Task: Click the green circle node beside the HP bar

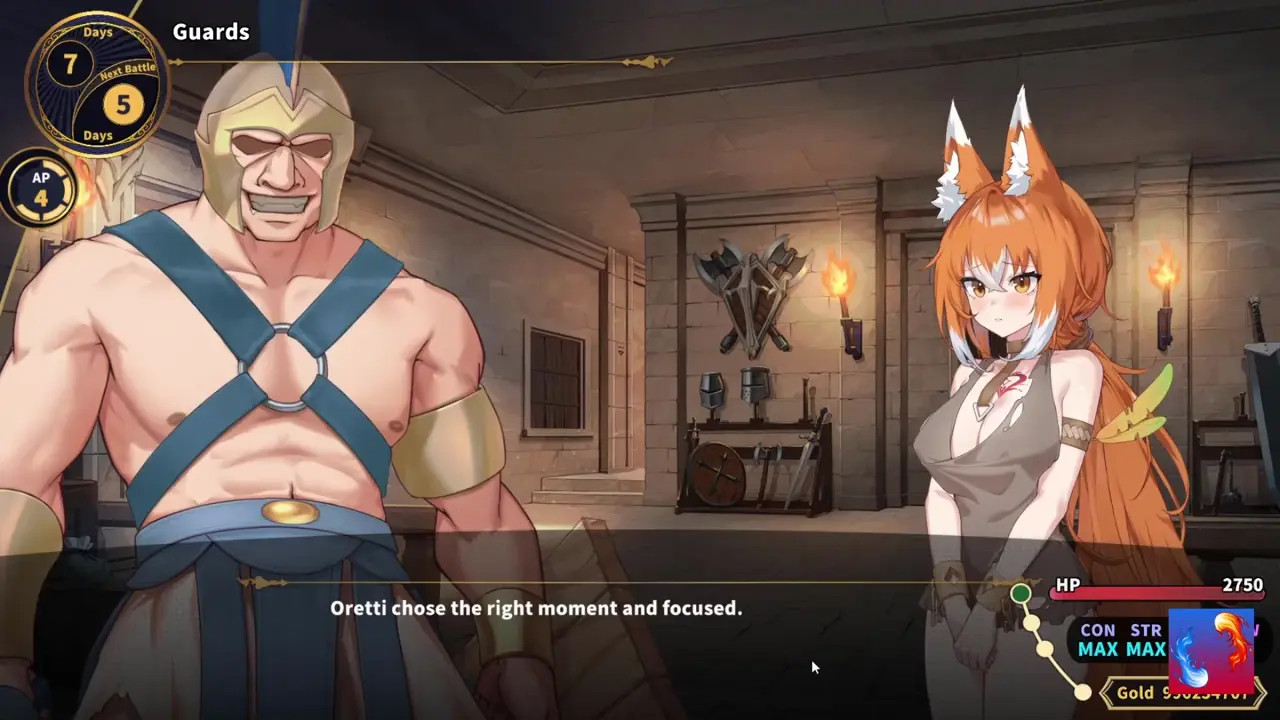Action: click(x=1020, y=593)
